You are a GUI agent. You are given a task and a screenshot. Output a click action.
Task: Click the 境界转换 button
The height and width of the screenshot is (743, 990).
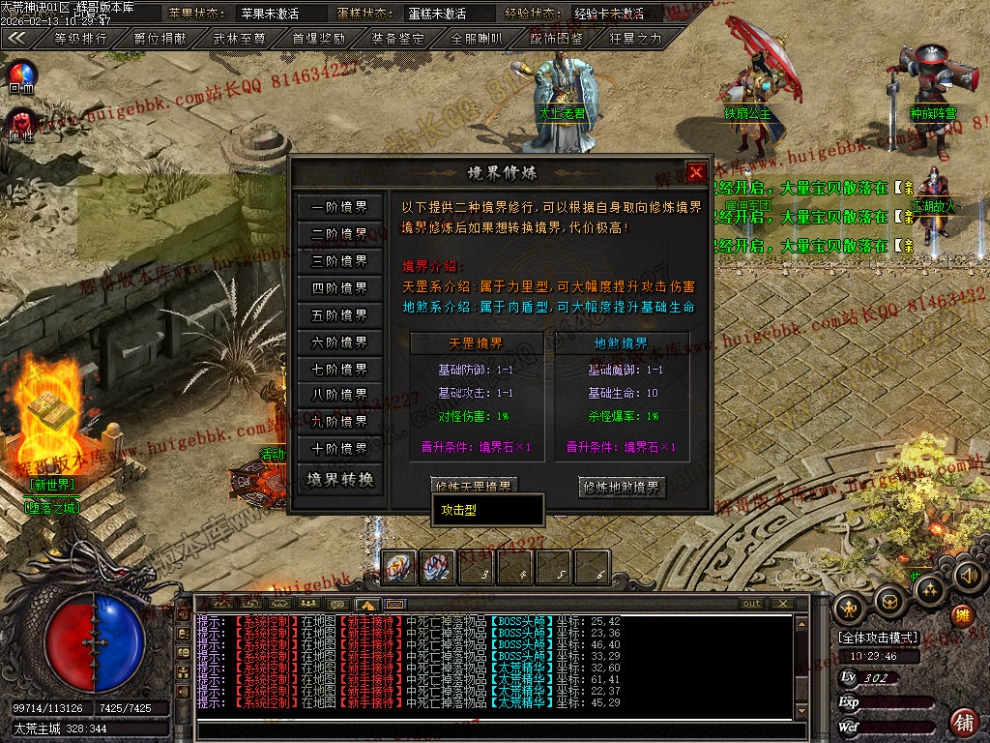click(340, 479)
